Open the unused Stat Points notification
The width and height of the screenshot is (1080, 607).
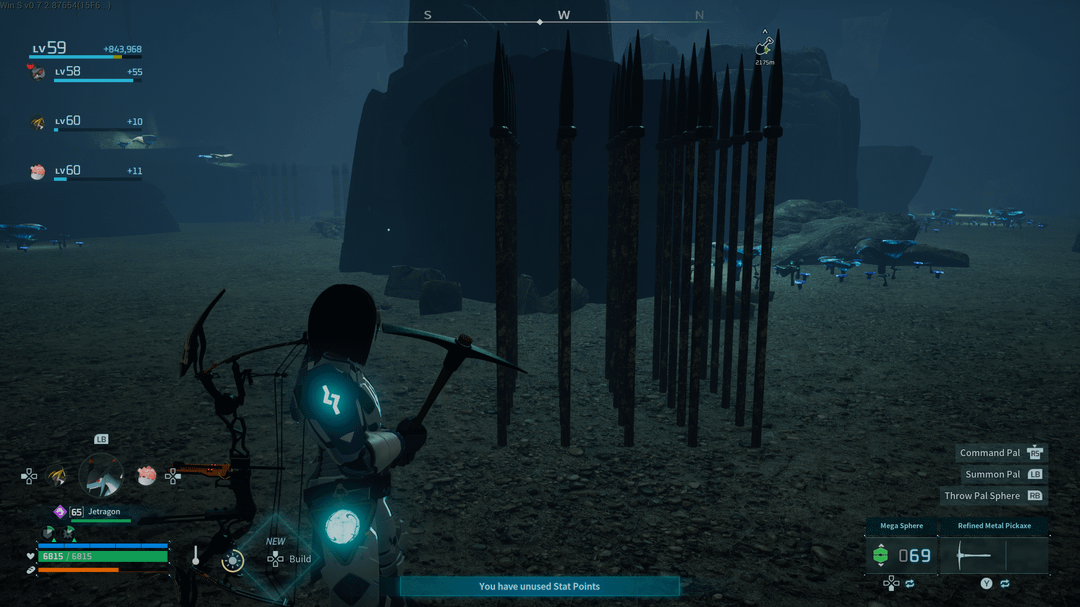point(539,586)
